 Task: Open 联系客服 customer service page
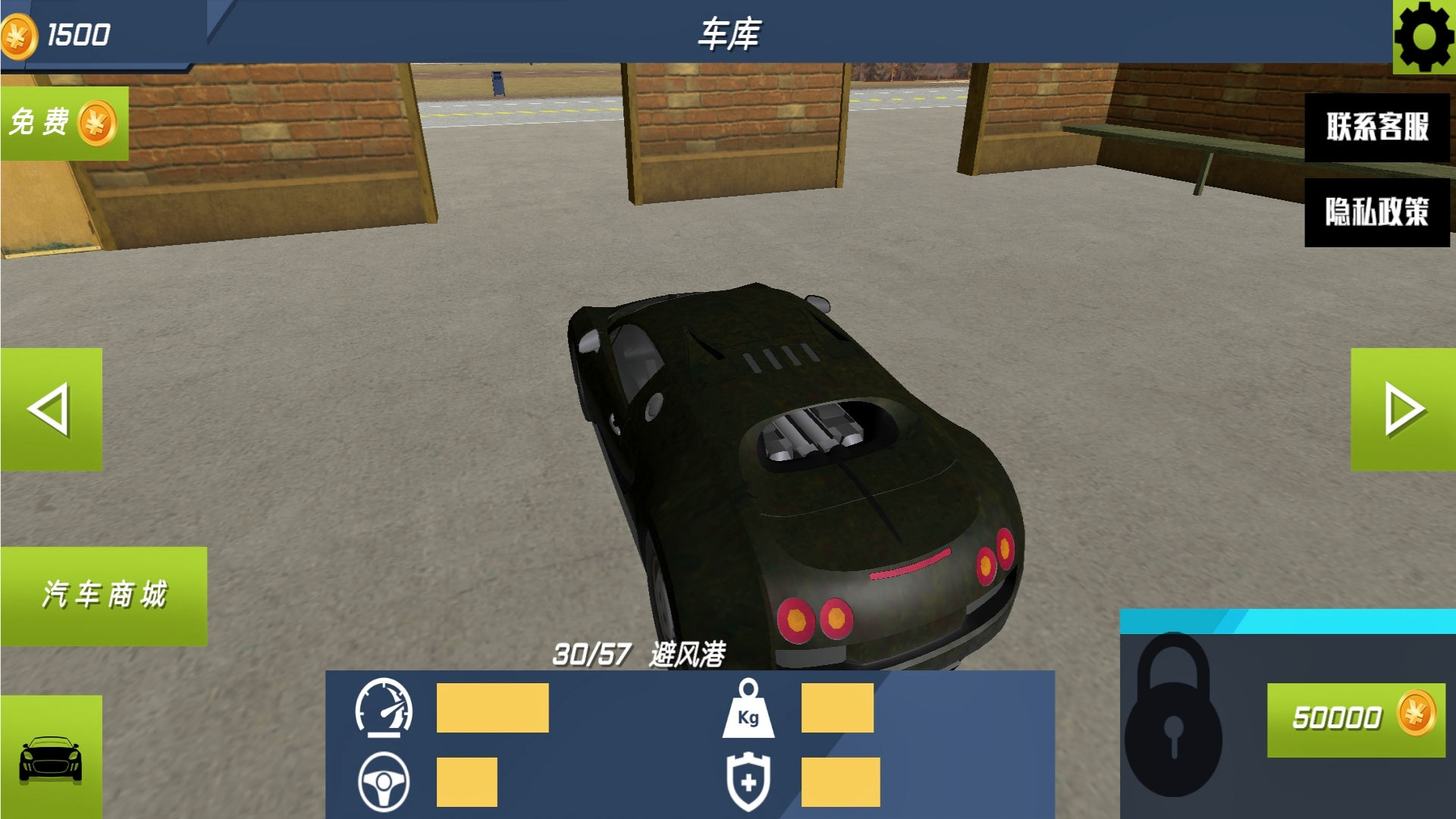click(1376, 129)
